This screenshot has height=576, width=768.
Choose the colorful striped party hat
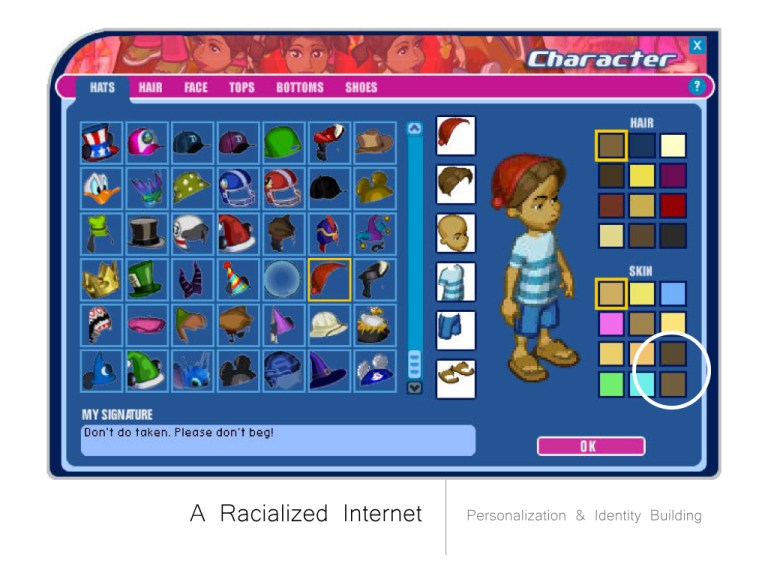point(238,280)
